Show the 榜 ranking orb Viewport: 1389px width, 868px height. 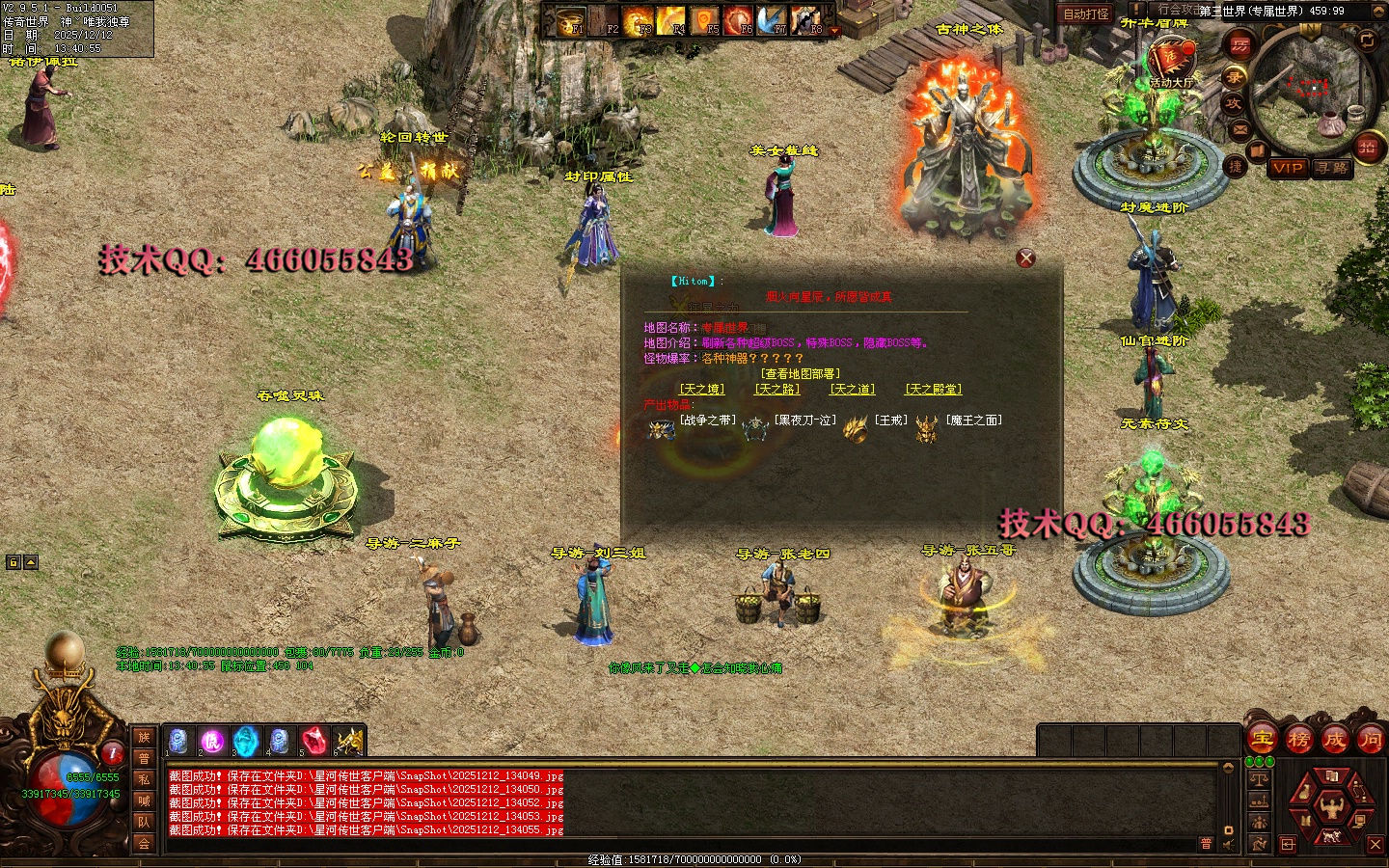(x=1298, y=740)
